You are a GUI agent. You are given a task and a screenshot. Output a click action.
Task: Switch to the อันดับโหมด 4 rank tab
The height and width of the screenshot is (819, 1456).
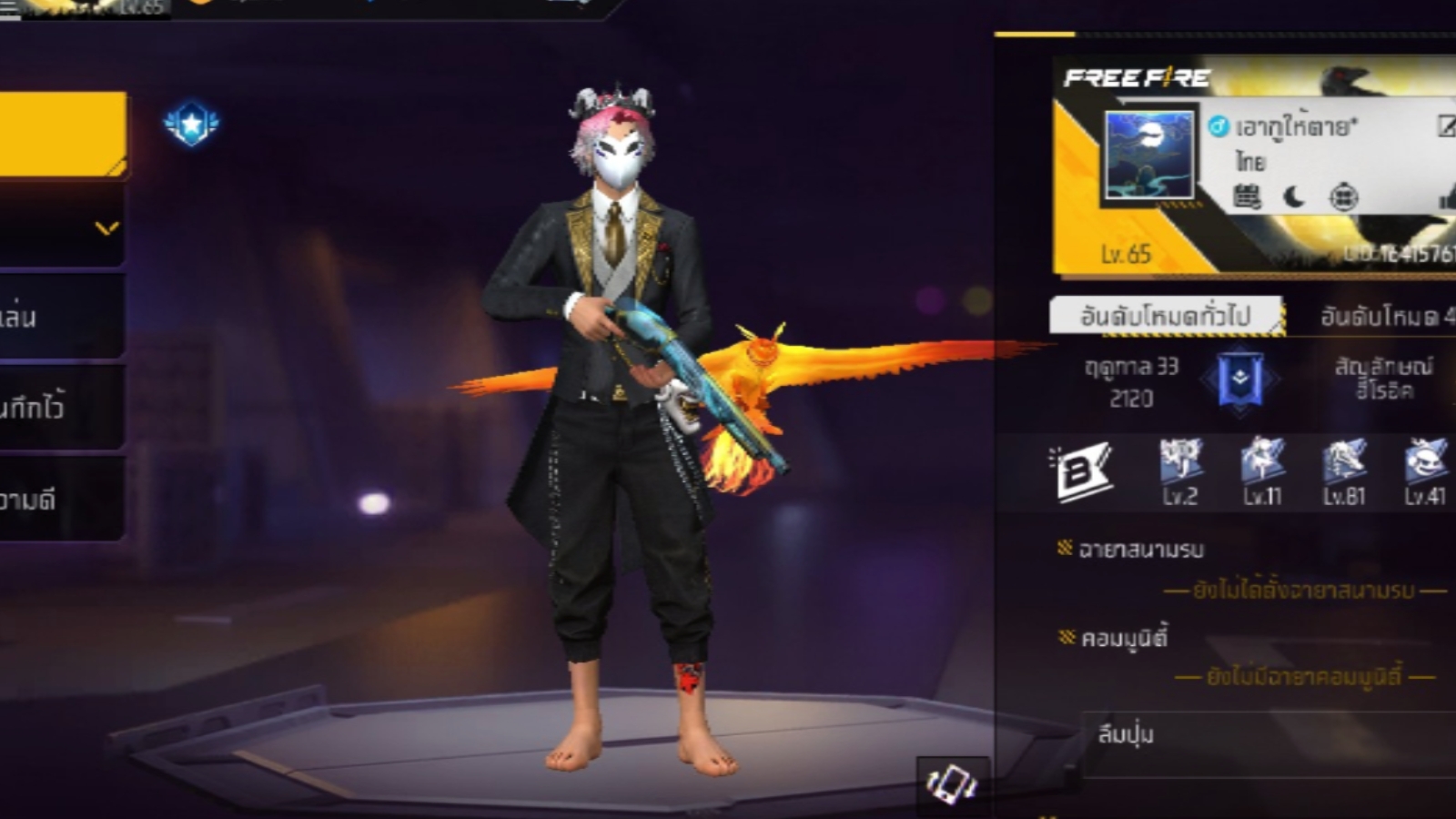pyautogui.click(x=1385, y=316)
